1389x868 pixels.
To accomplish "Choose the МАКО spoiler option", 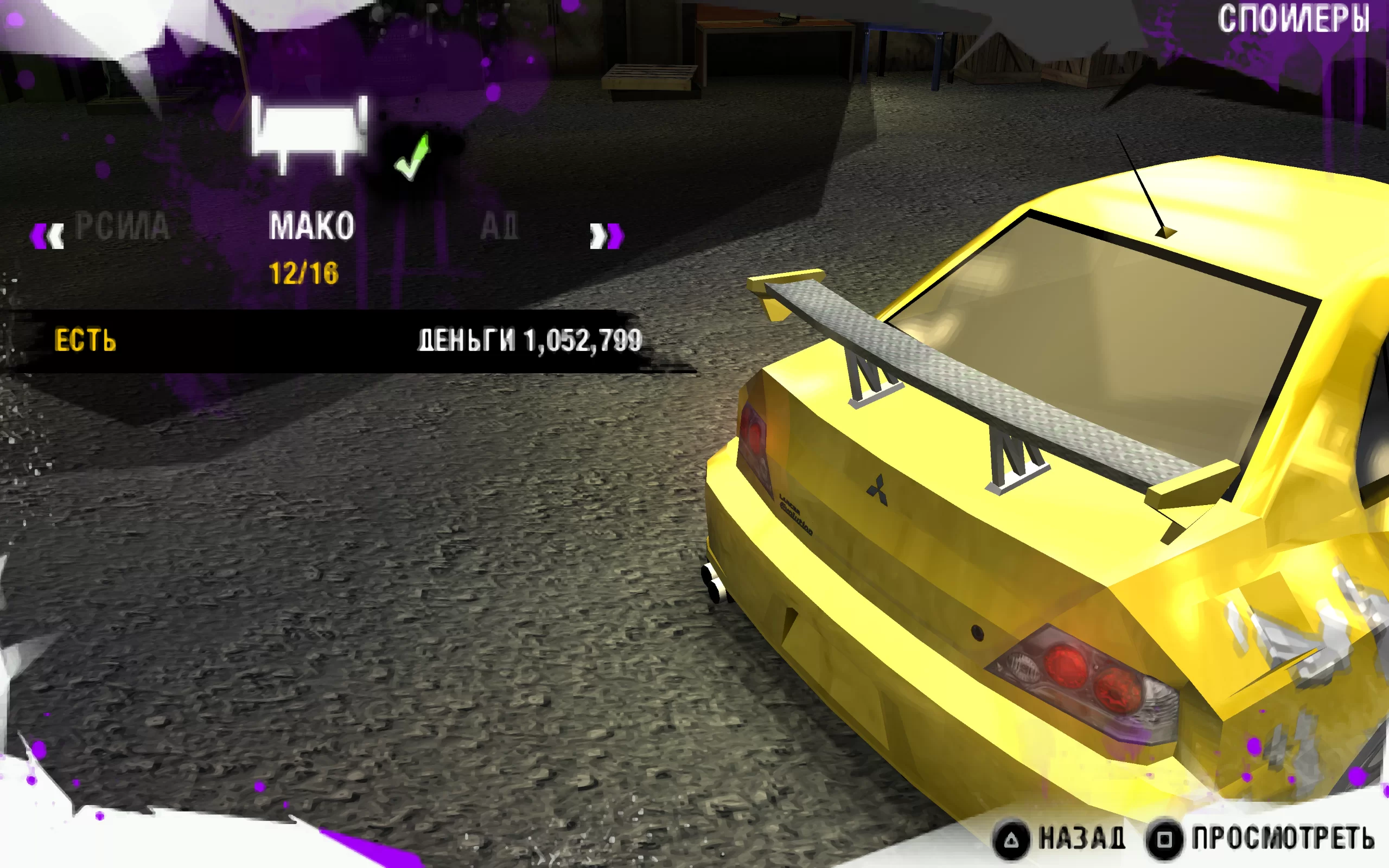I will pyautogui.click(x=311, y=226).
